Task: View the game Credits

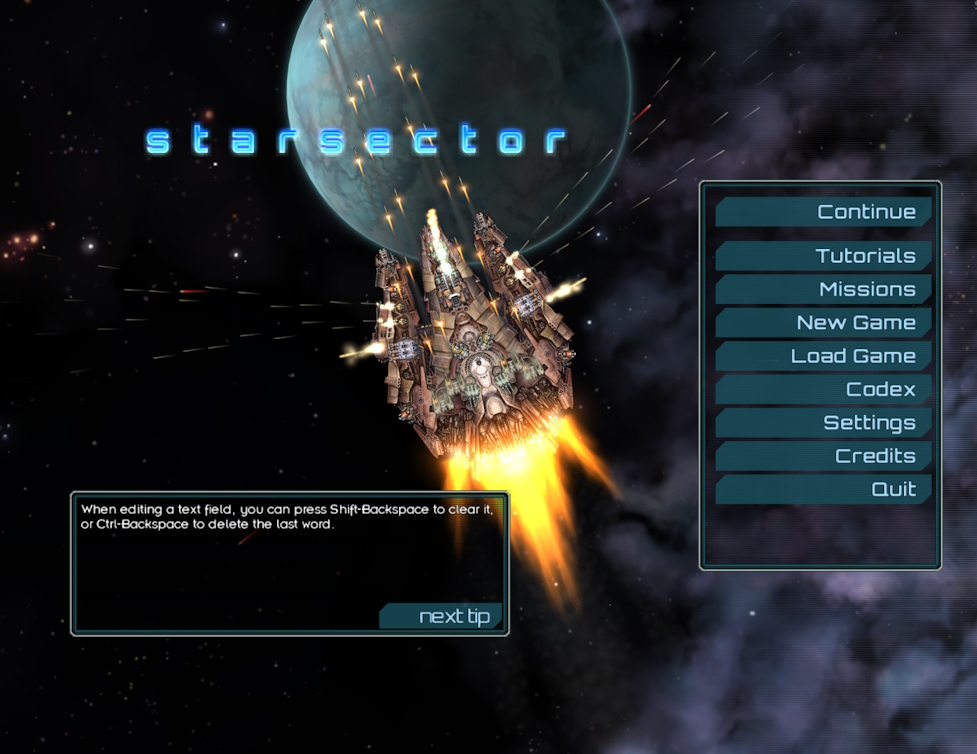Action: [x=824, y=456]
